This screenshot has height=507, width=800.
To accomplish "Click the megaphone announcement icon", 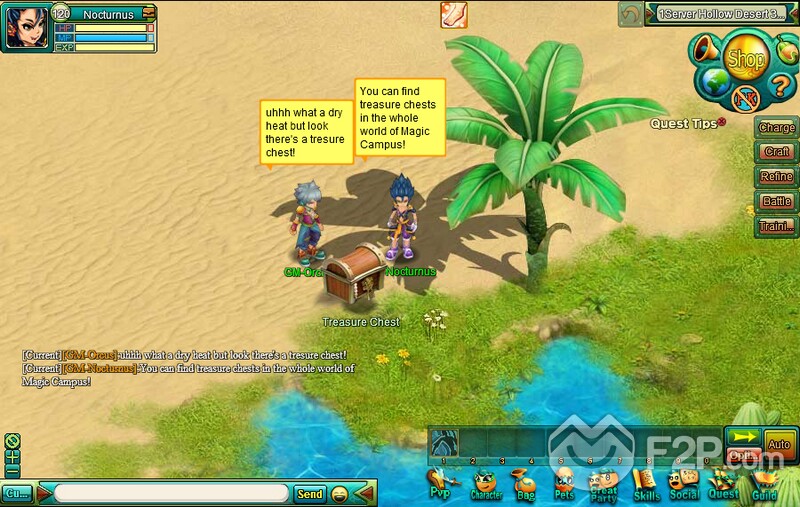I will (707, 49).
